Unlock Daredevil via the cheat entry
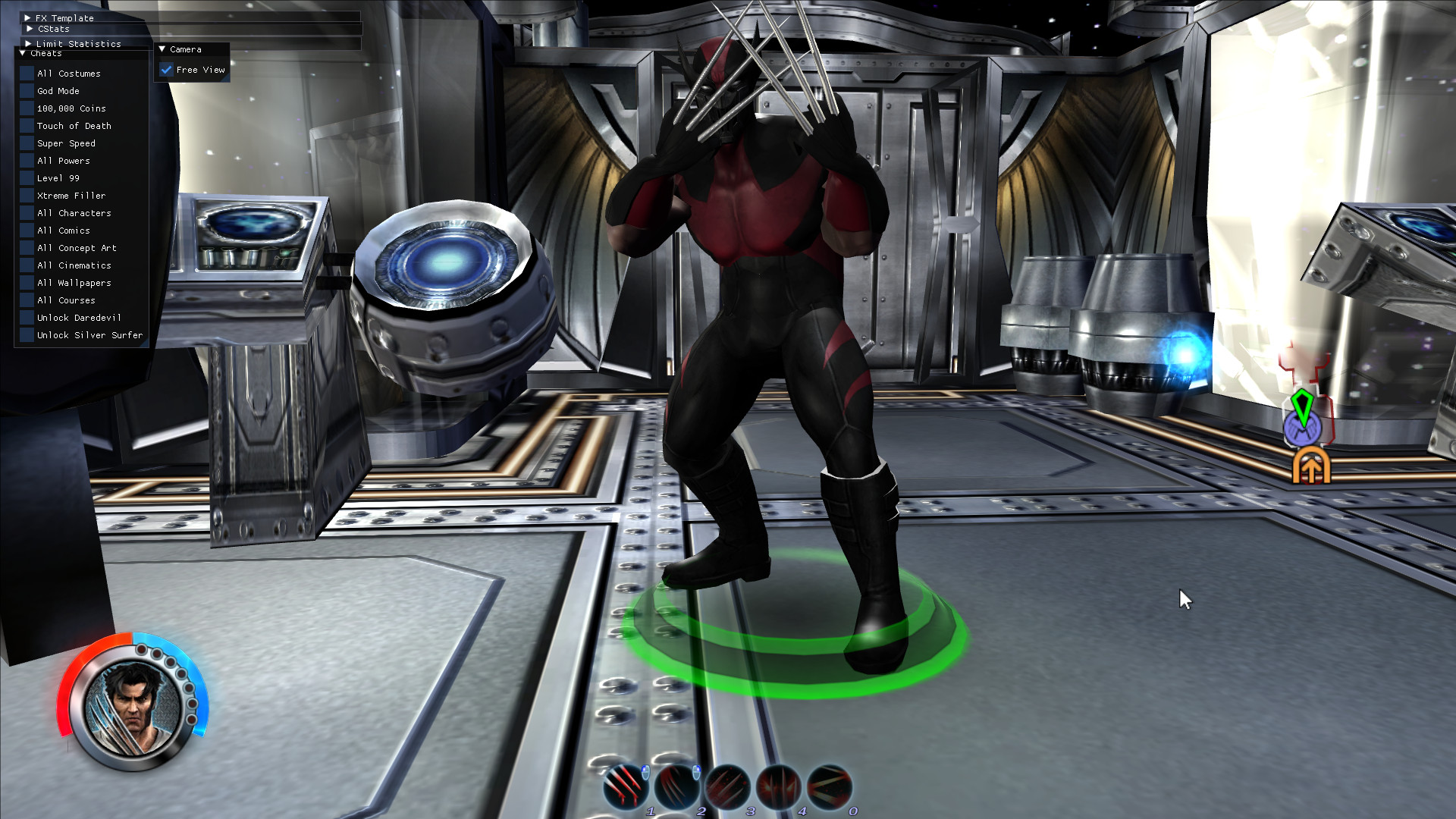 coord(78,317)
